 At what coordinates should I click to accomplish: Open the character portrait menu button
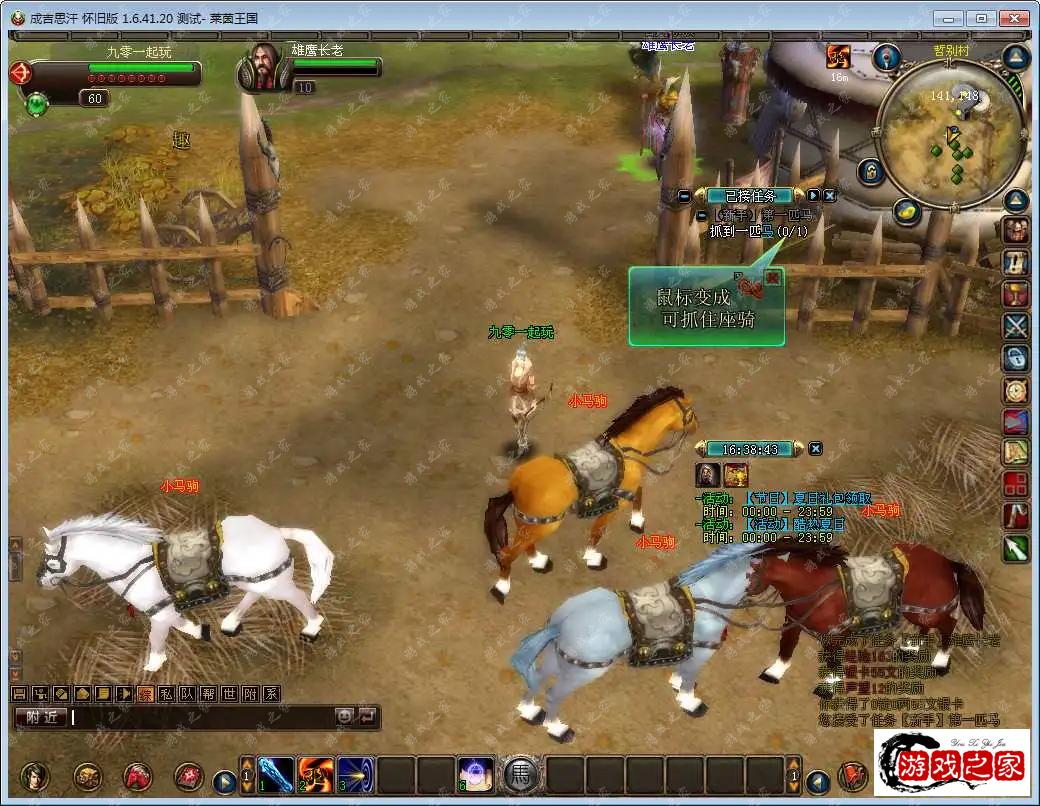[x=36, y=776]
